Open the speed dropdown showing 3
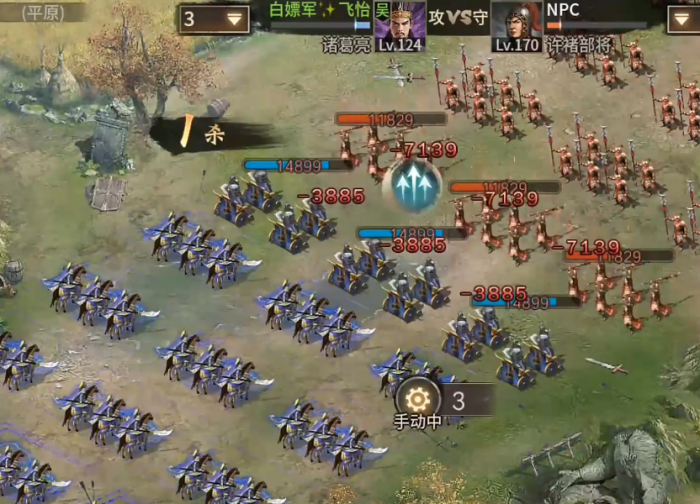 point(215,19)
